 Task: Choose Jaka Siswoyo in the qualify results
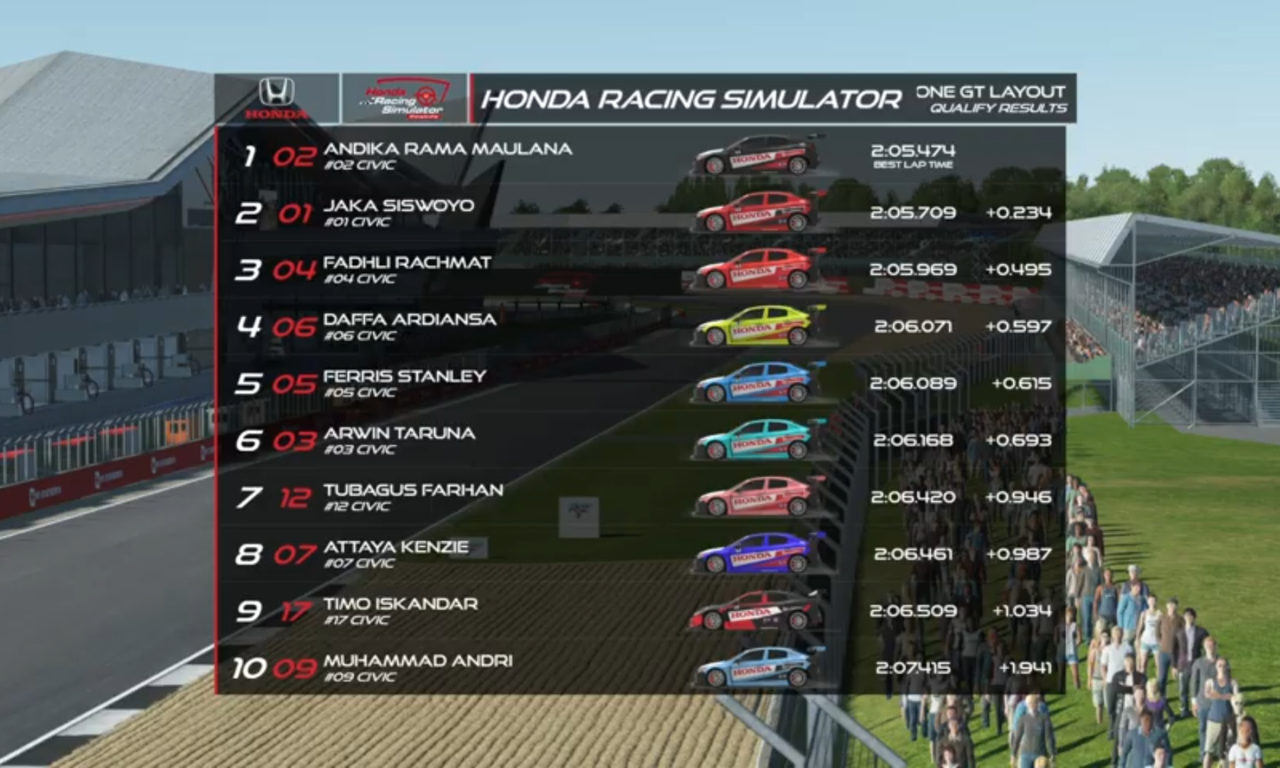[399, 212]
